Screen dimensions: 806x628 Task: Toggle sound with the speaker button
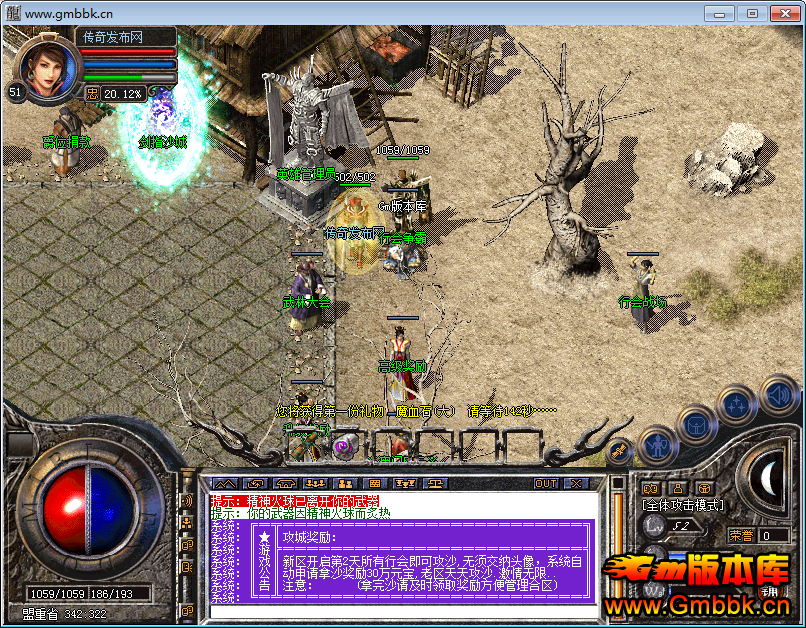[777, 394]
